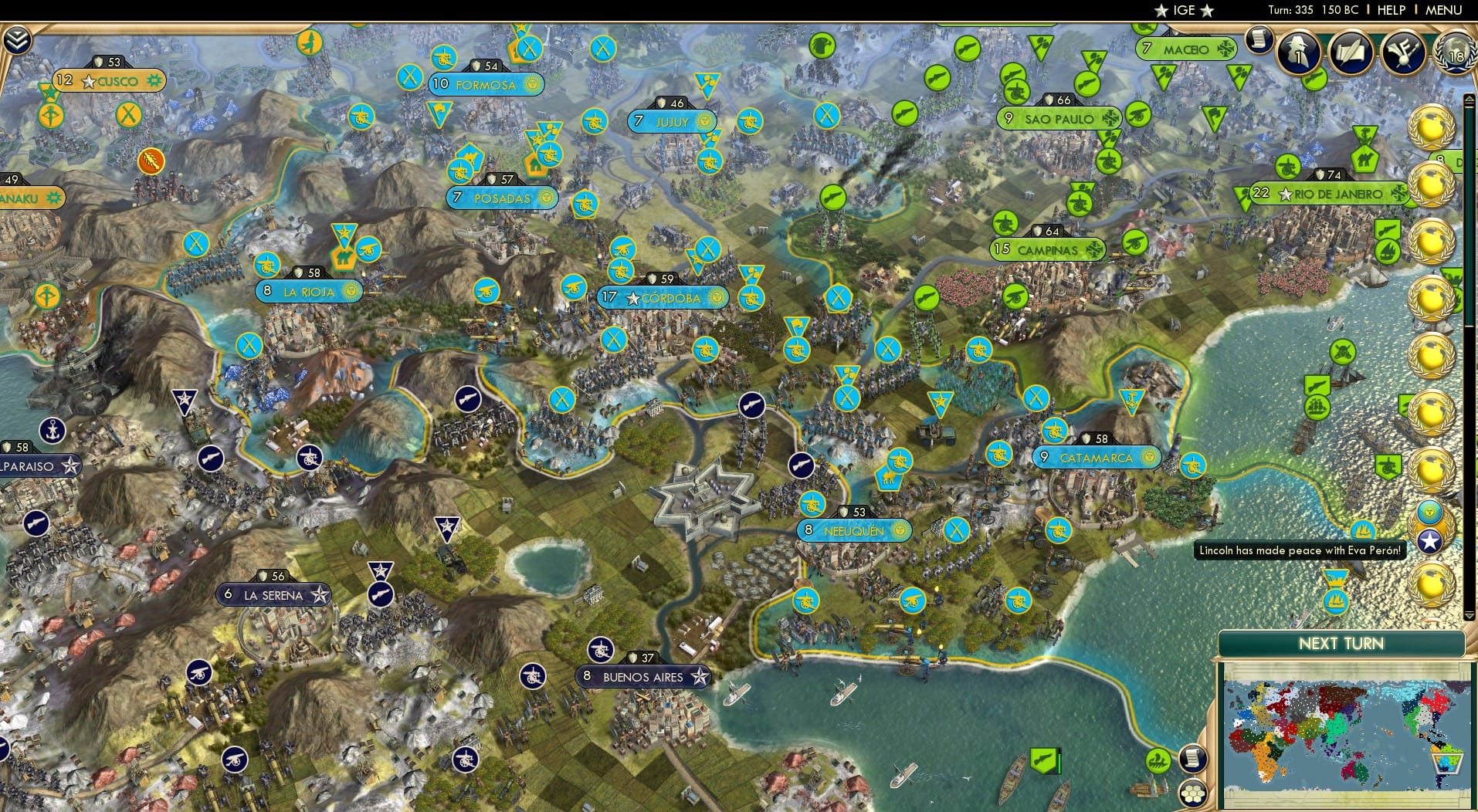This screenshot has width=1478, height=812.
Task: Open the Diplomacy globe icon showing 18
Action: pos(1455,54)
